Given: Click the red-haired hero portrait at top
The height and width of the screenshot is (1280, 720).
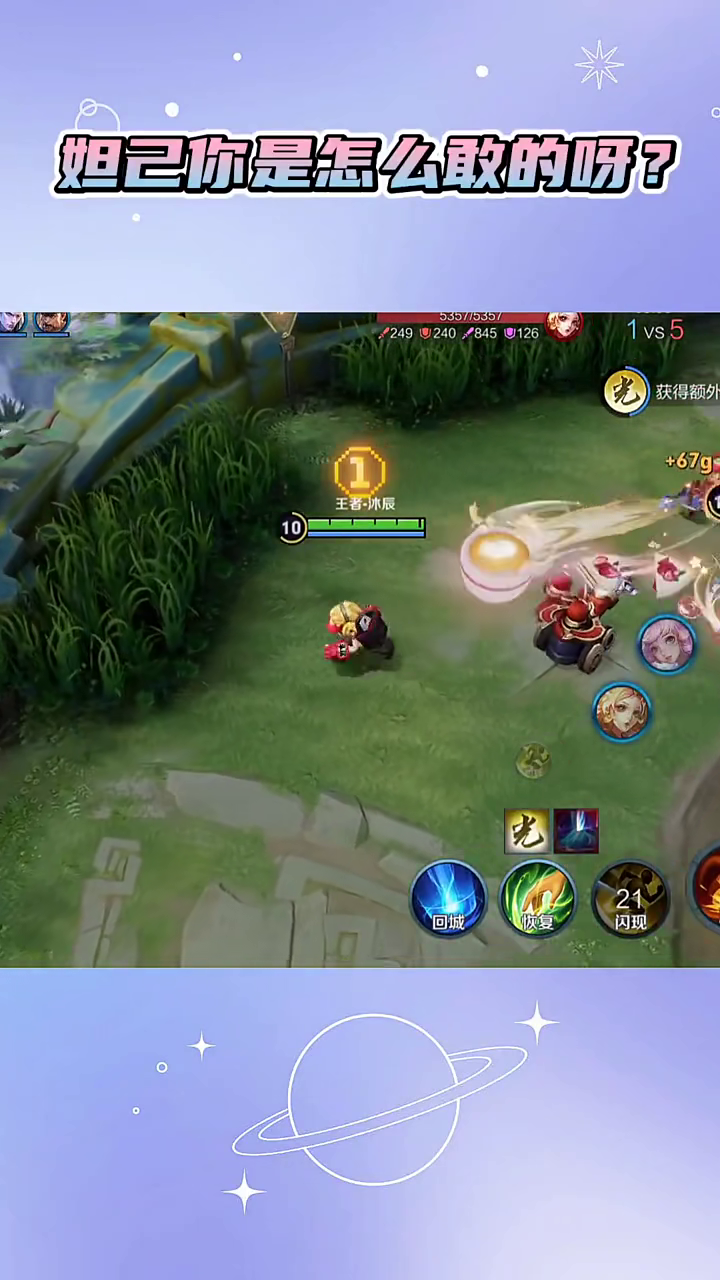Looking at the screenshot, I should 563,324.
